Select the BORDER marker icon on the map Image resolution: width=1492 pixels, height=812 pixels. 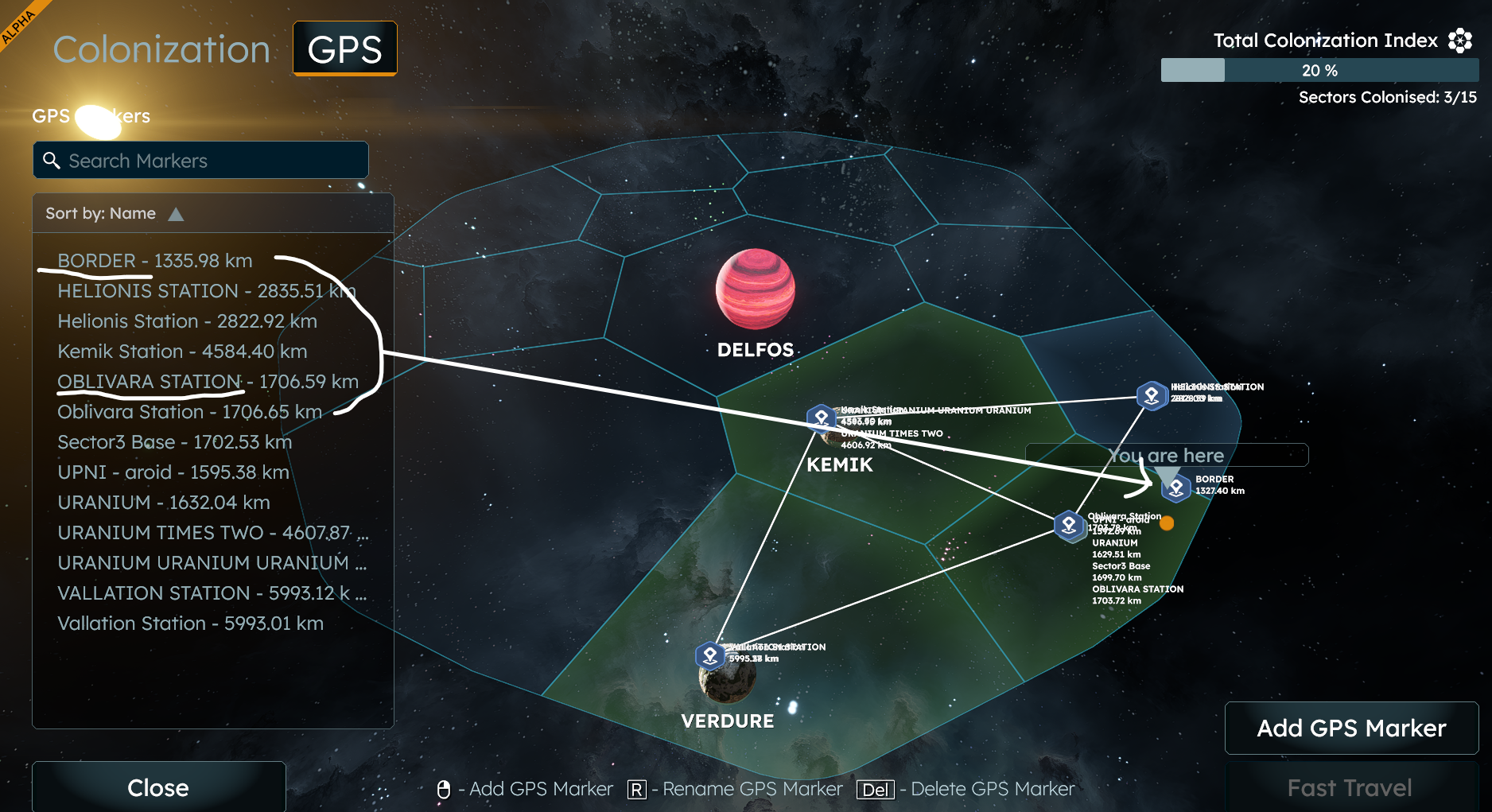pyautogui.click(x=1175, y=488)
